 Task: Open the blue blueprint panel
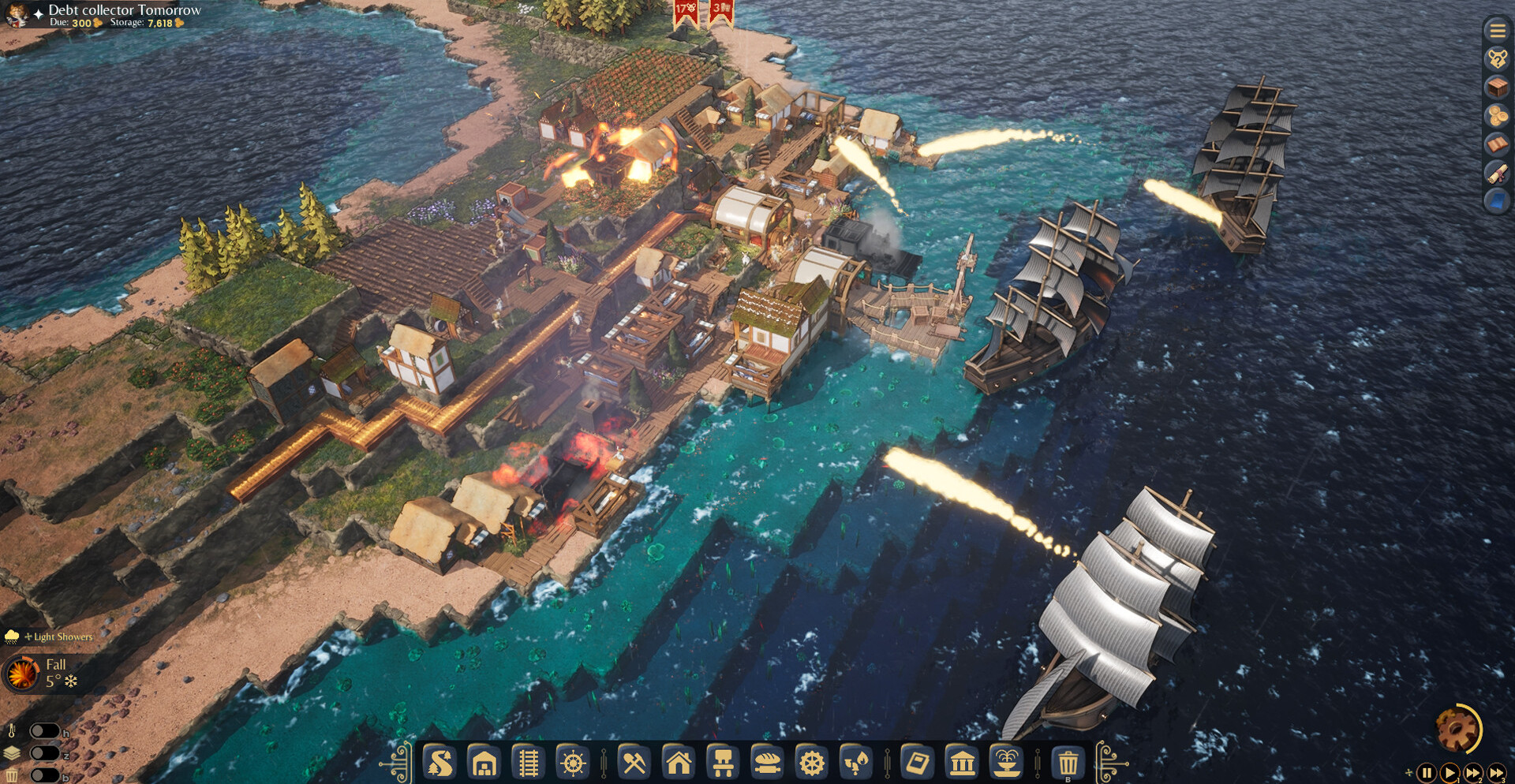tap(1497, 201)
